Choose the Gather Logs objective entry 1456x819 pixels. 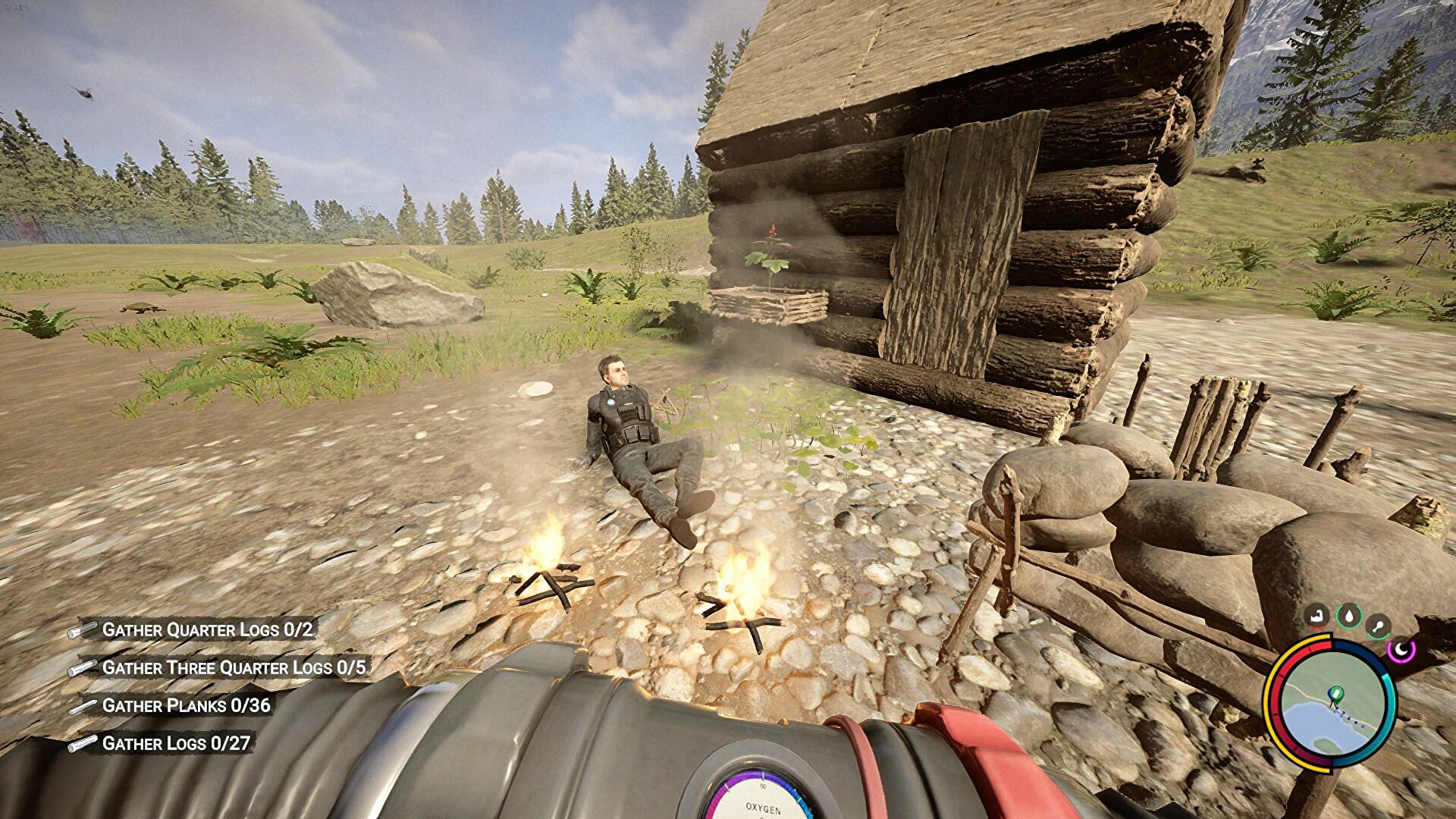pyautogui.click(x=176, y=743)
